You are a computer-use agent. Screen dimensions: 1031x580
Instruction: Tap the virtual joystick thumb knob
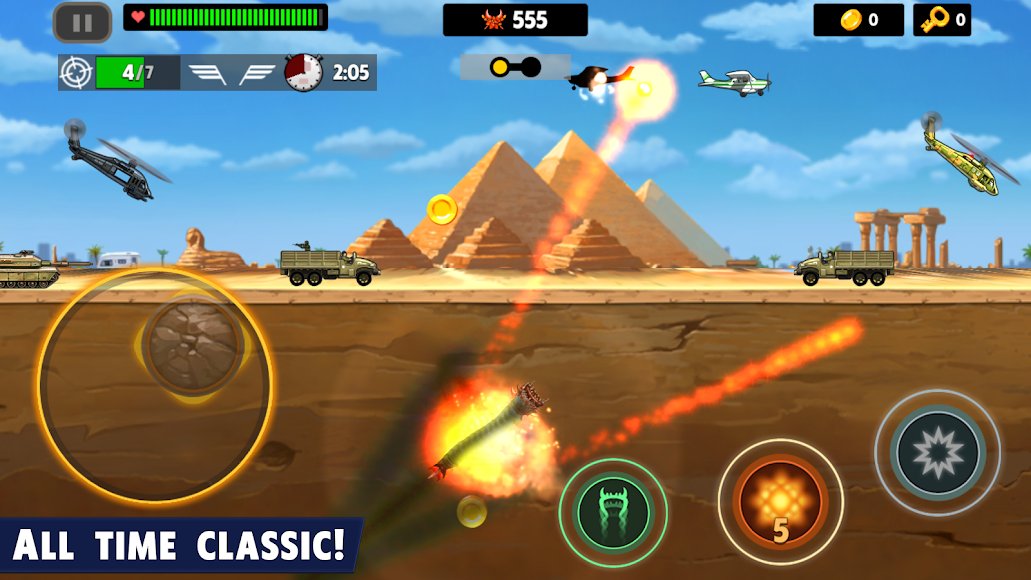click(193, 345)
